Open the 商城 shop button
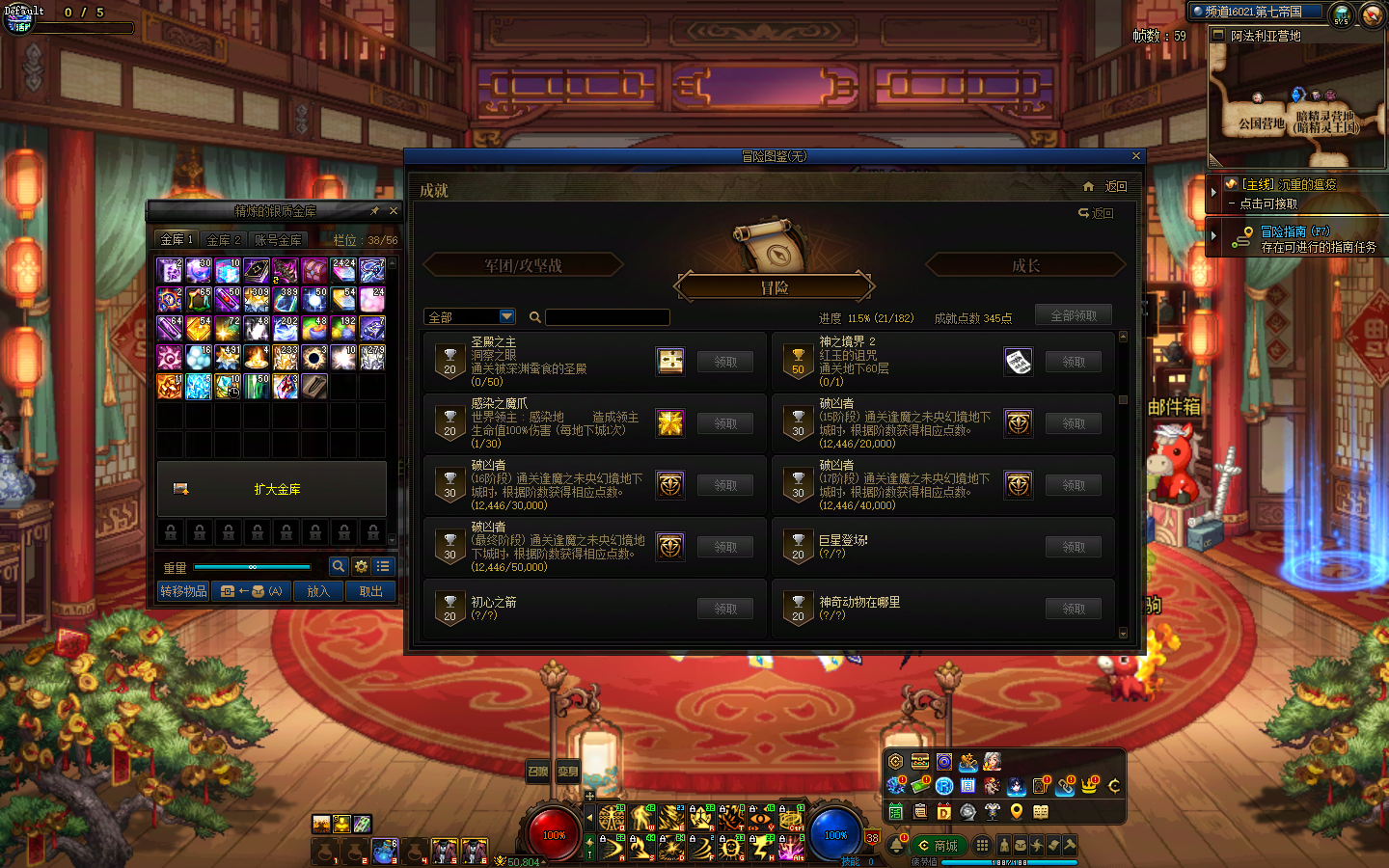The height and width of the screenshot is (868, 1389). [x=938, y=846]
